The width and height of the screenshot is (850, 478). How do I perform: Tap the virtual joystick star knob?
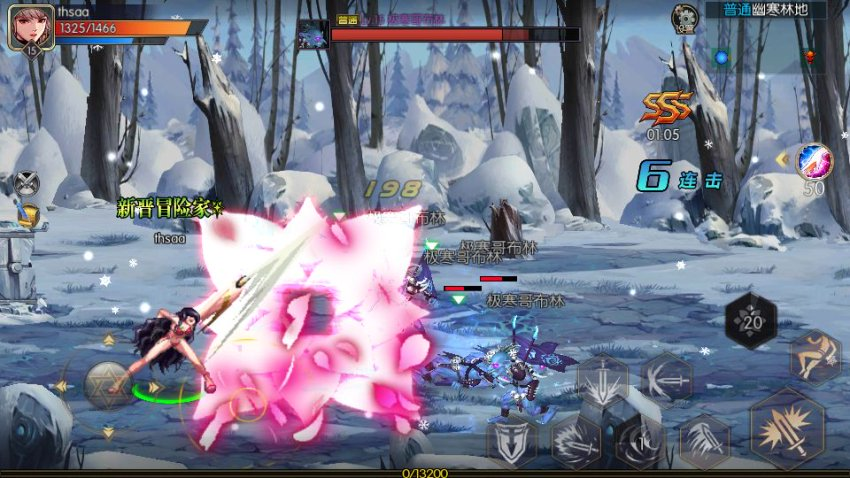click(107, 385)
